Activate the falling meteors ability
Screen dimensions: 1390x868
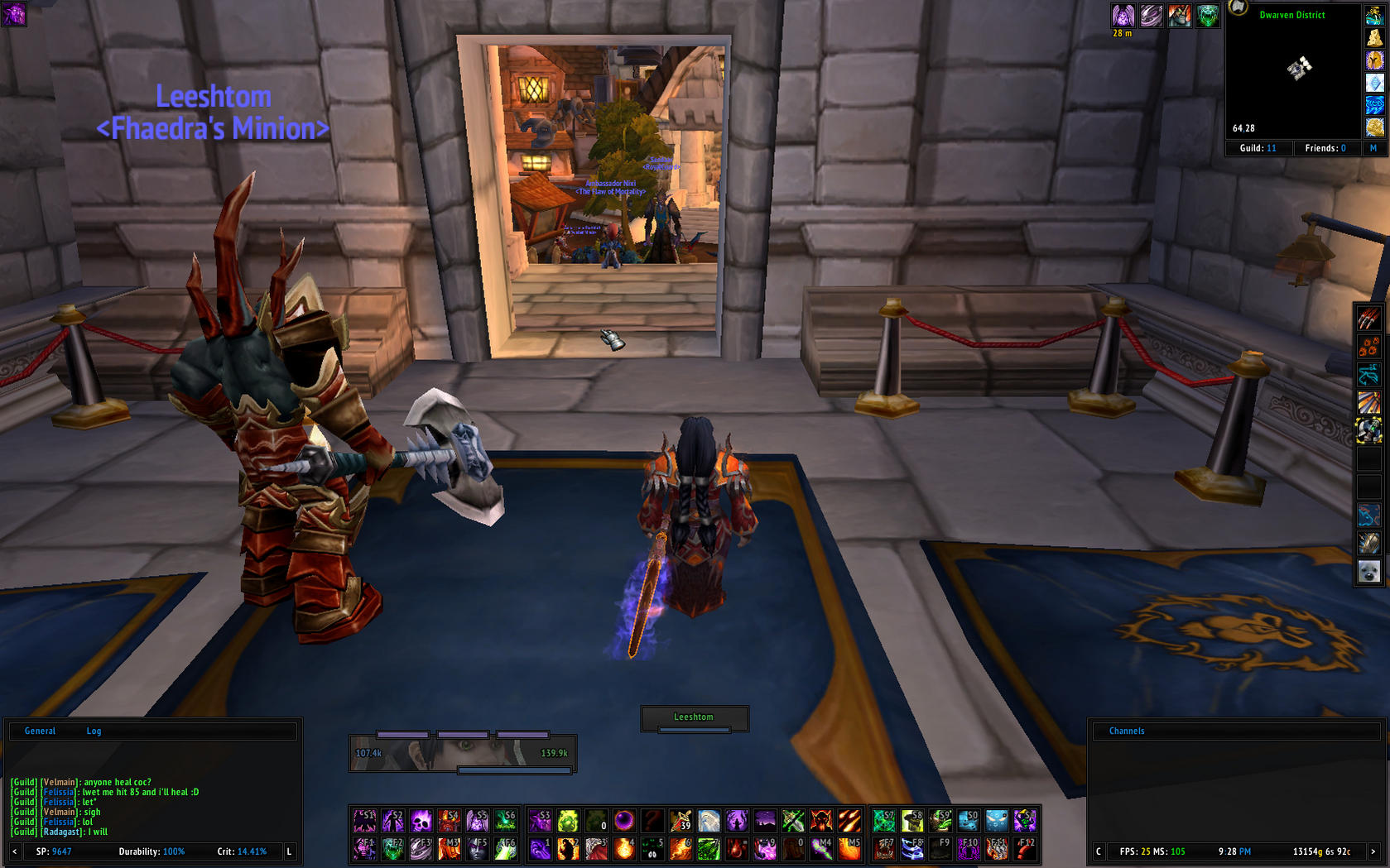click(849, 820)
